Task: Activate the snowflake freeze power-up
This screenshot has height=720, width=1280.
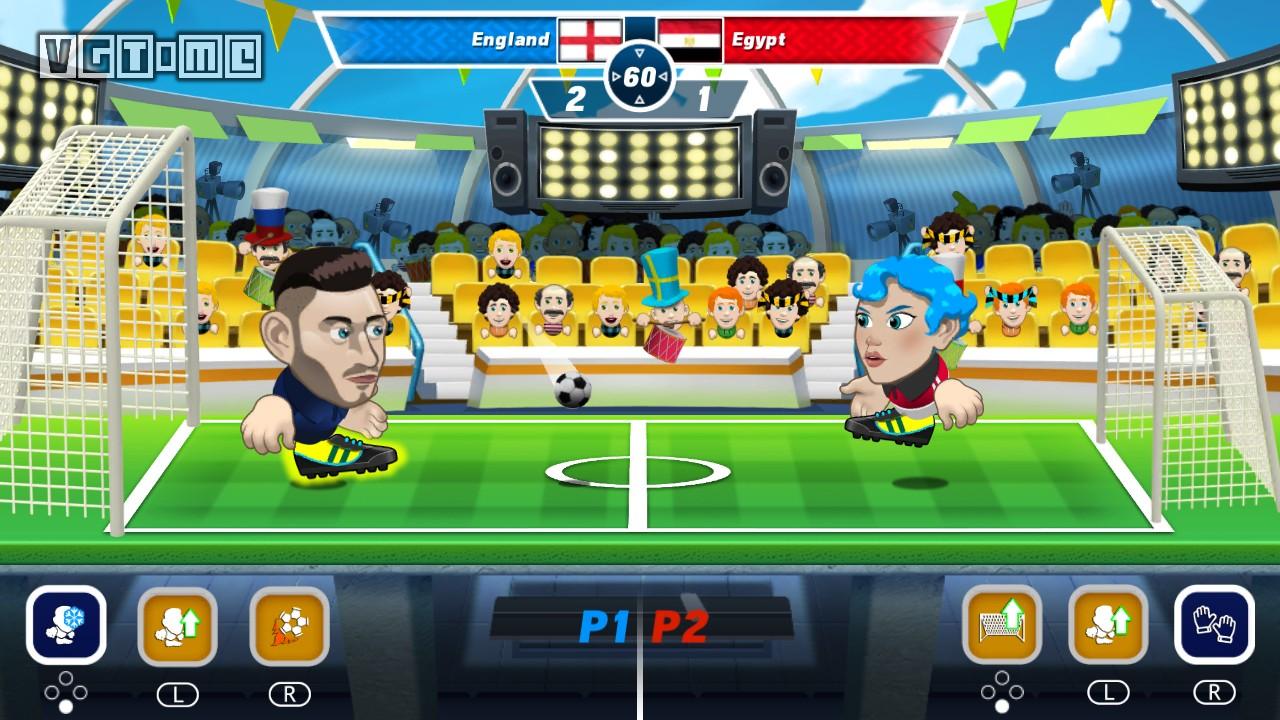Action: (66, 625)
